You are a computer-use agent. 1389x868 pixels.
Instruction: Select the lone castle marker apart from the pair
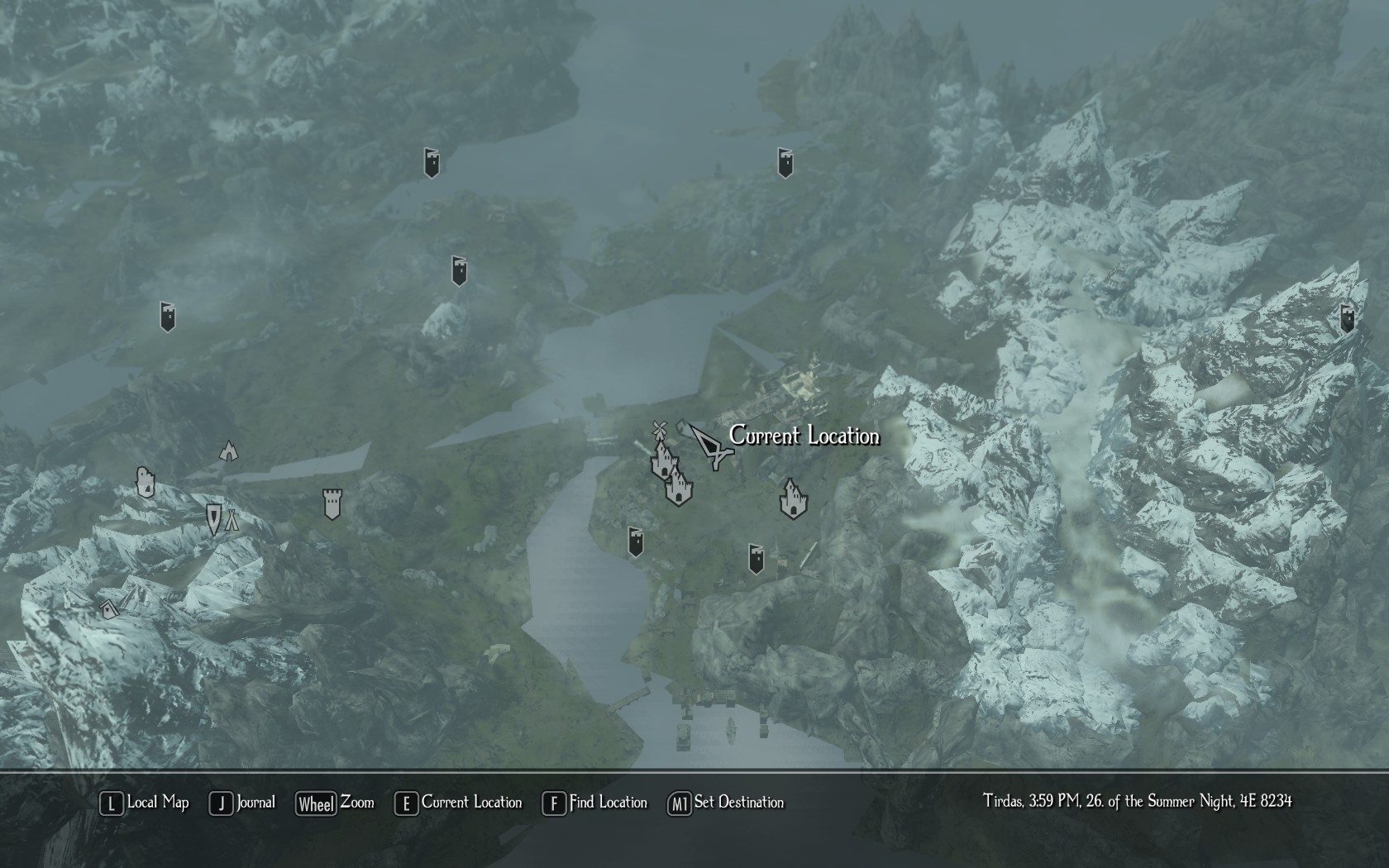pos(792,498)
